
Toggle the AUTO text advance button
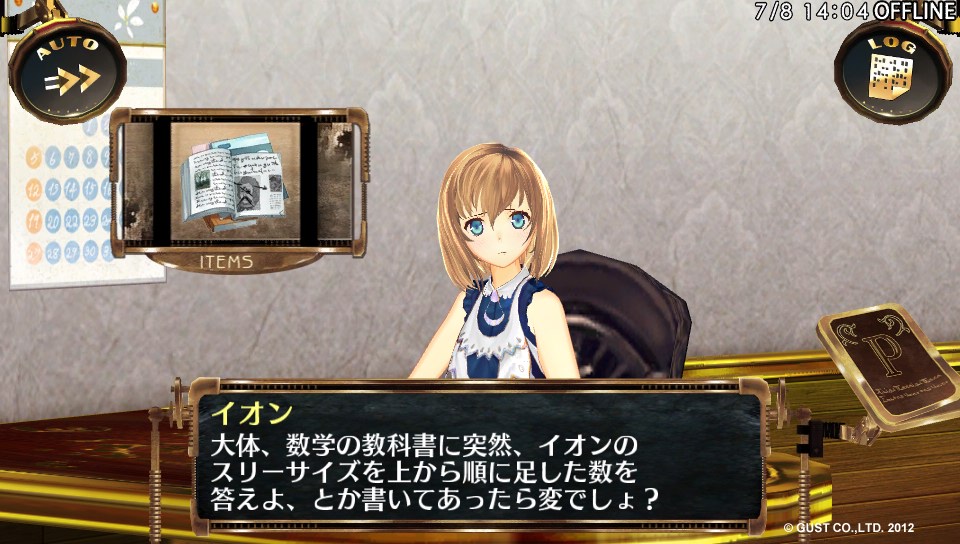(x=67, y=70)
